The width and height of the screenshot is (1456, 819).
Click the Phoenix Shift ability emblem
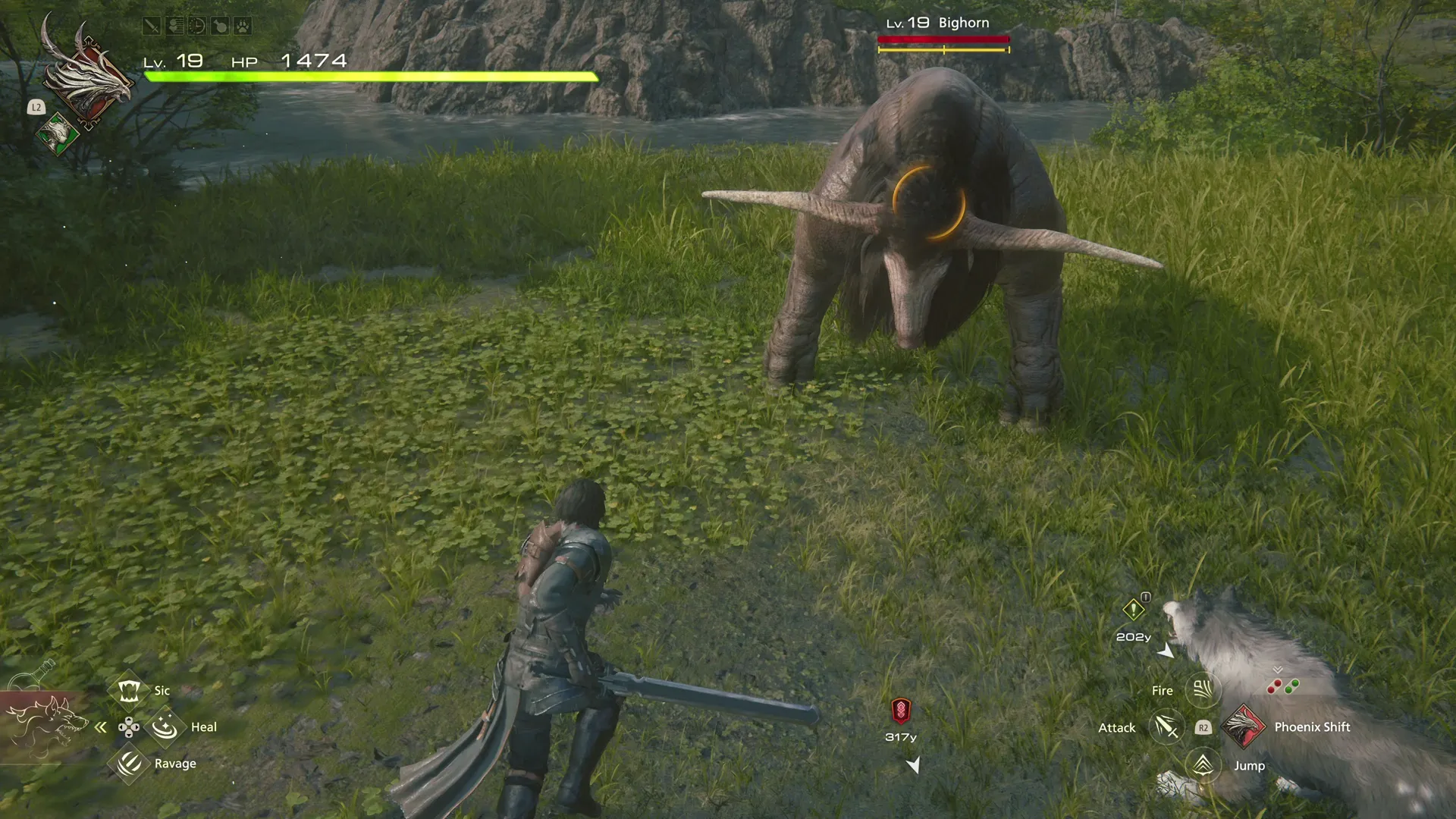click(x=1245, y=728)
